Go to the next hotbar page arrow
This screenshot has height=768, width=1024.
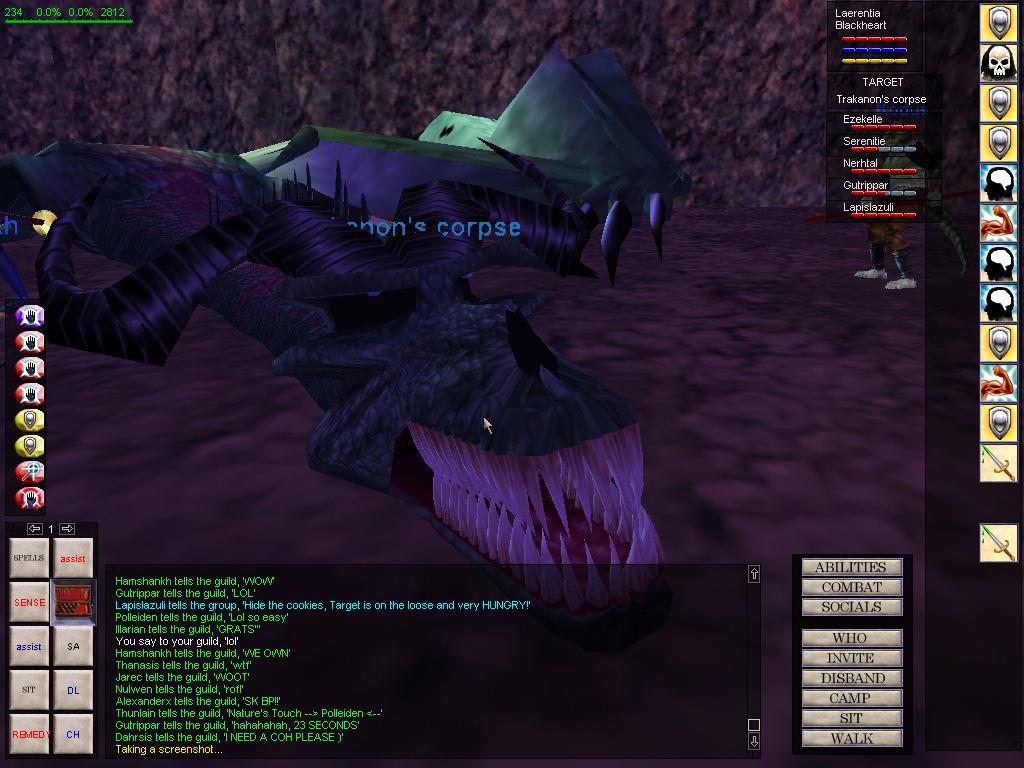[67, 528]
